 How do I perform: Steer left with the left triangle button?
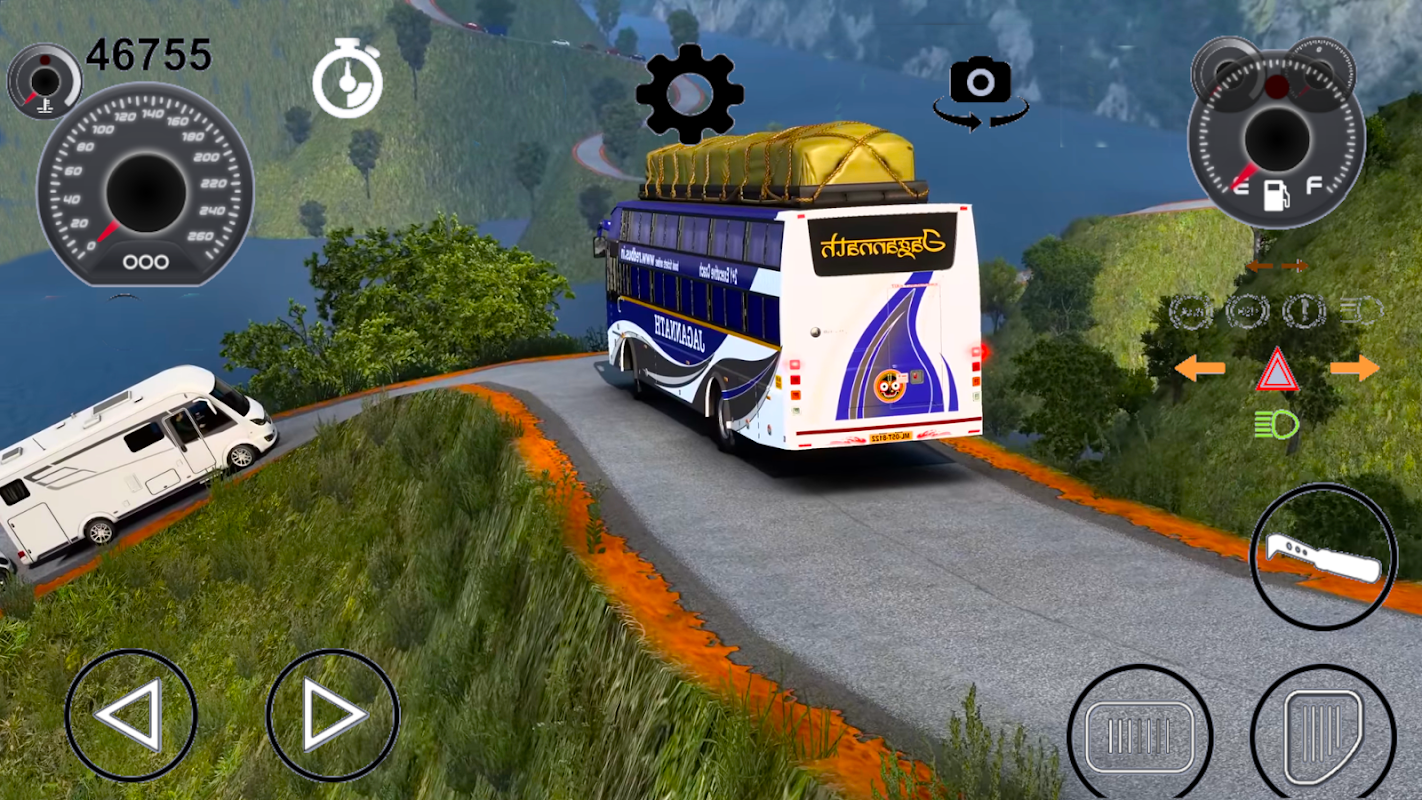click(131, 715)
